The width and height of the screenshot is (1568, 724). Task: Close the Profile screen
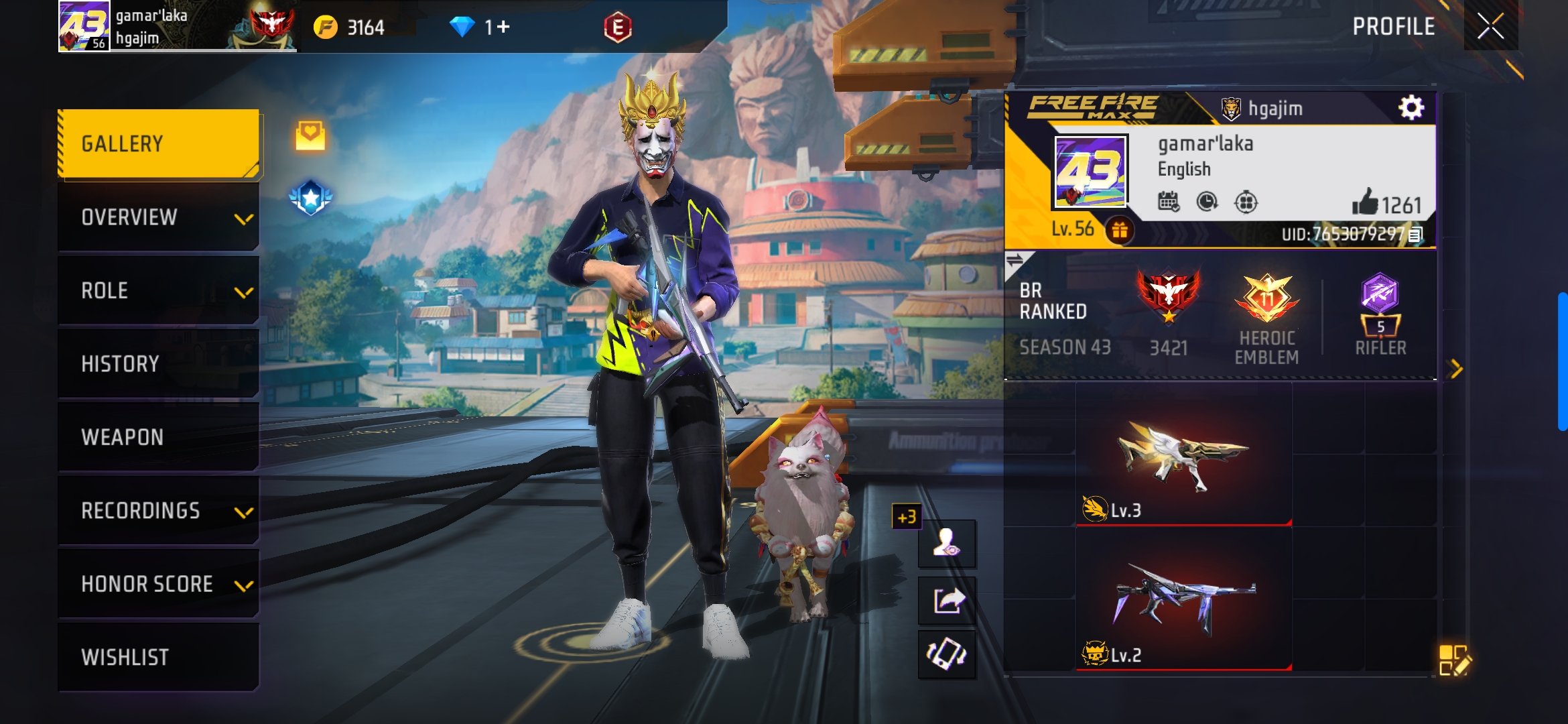[x=1490, y=27]
